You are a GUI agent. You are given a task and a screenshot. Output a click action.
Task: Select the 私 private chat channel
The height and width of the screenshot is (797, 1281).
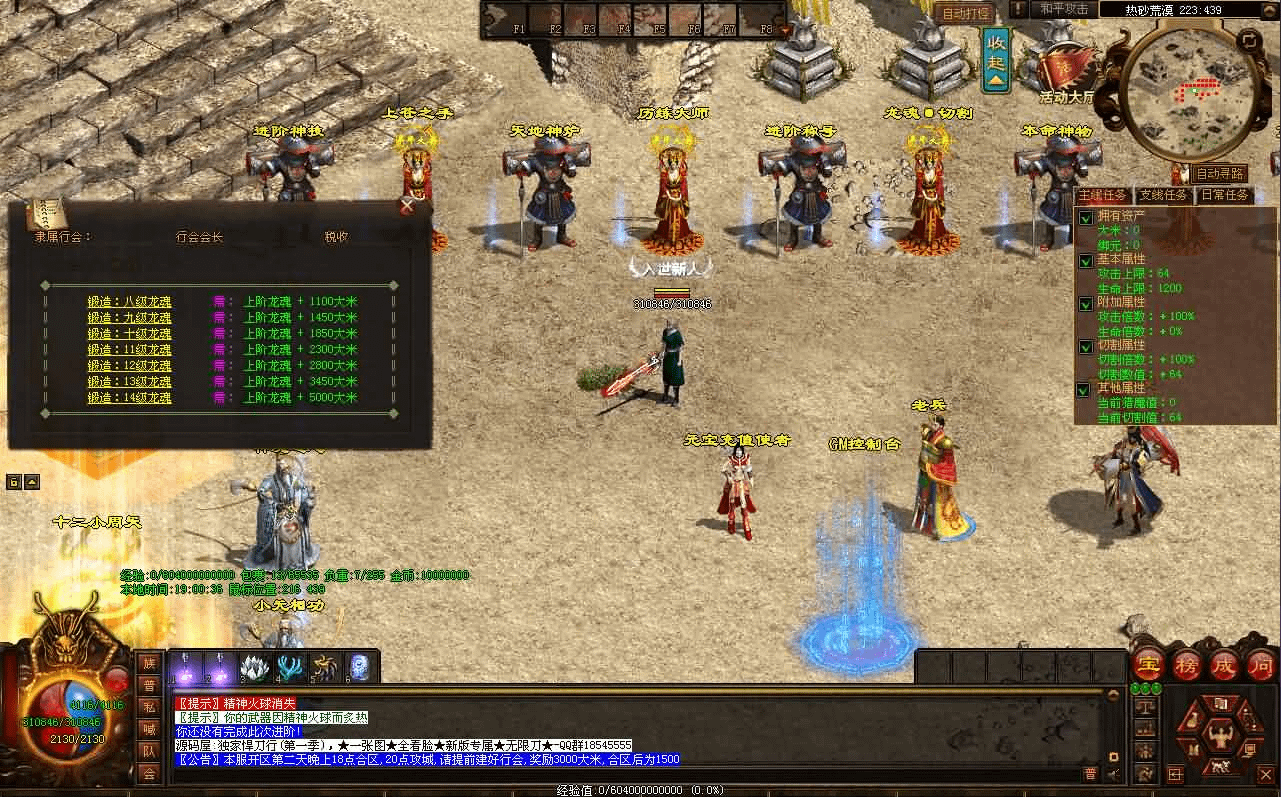click(x=149, y=707)
